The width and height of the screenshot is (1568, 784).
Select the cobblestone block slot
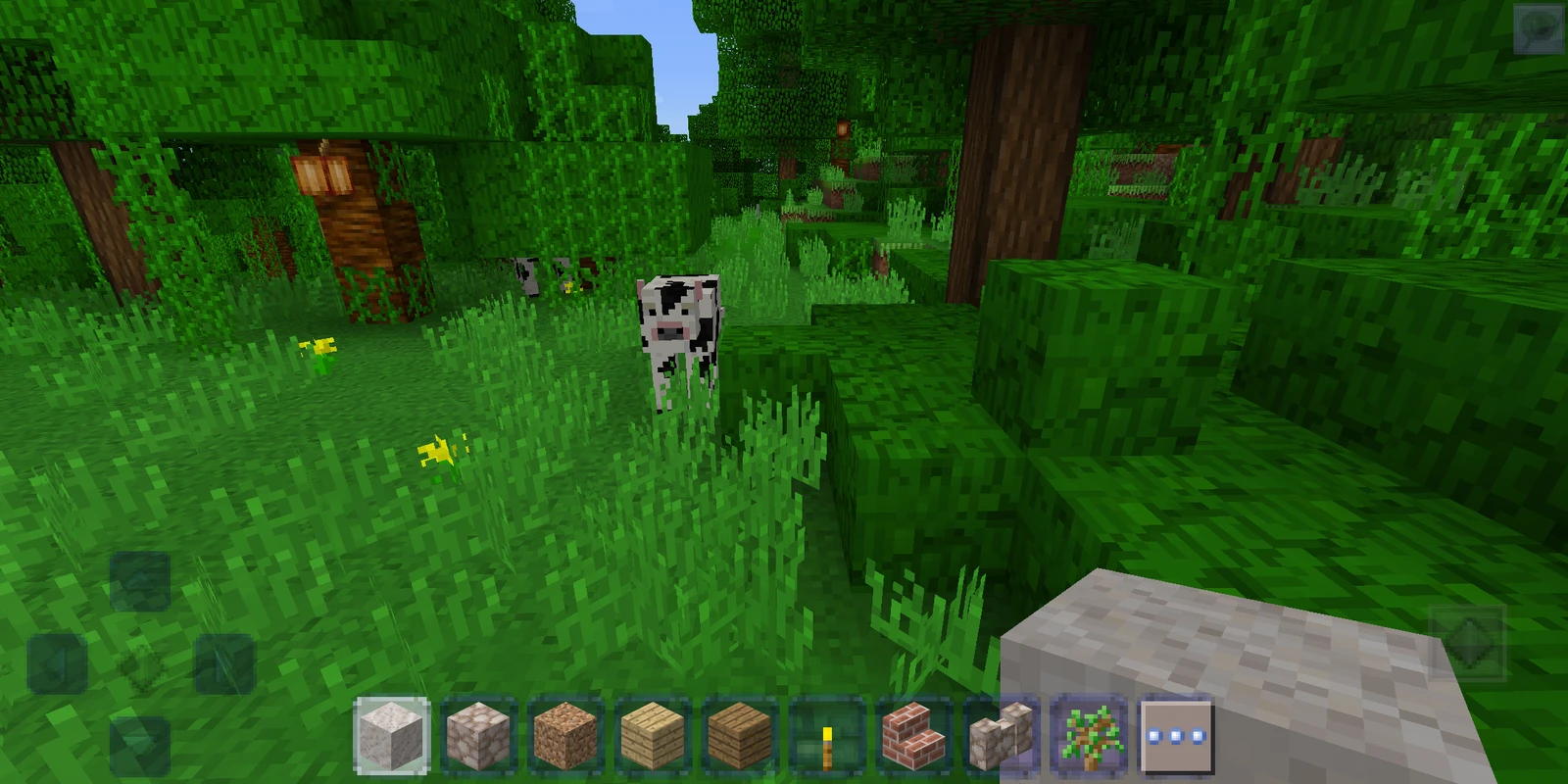pyautogui.click(x=478, y=736)
